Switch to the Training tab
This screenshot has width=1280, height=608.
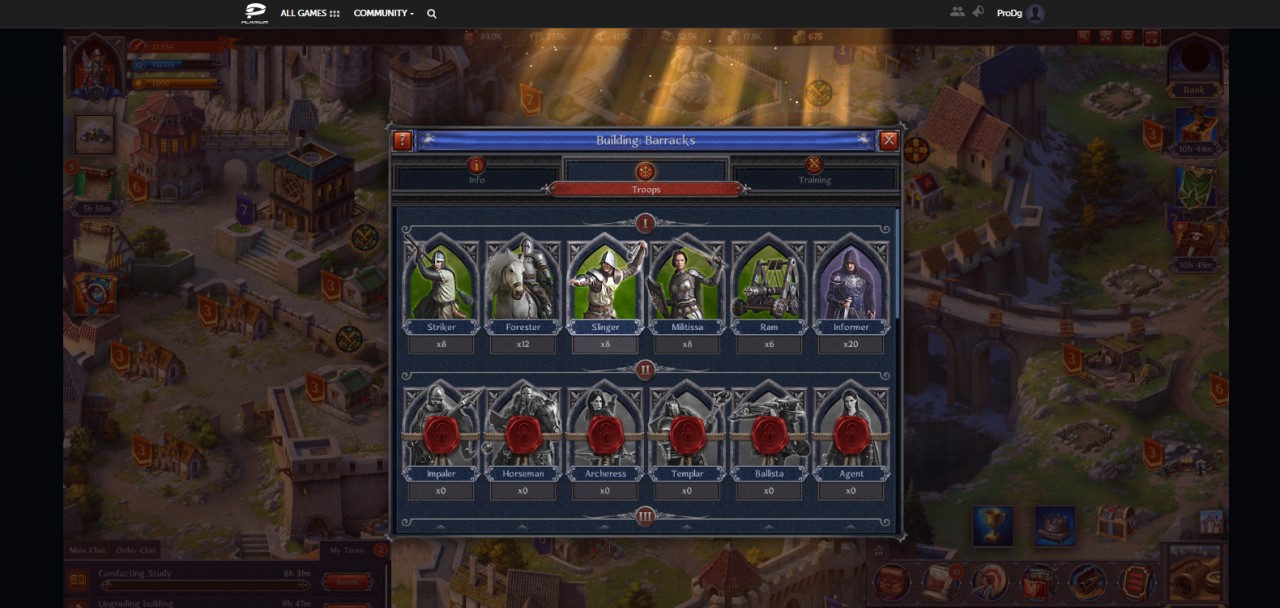[814, 172]
